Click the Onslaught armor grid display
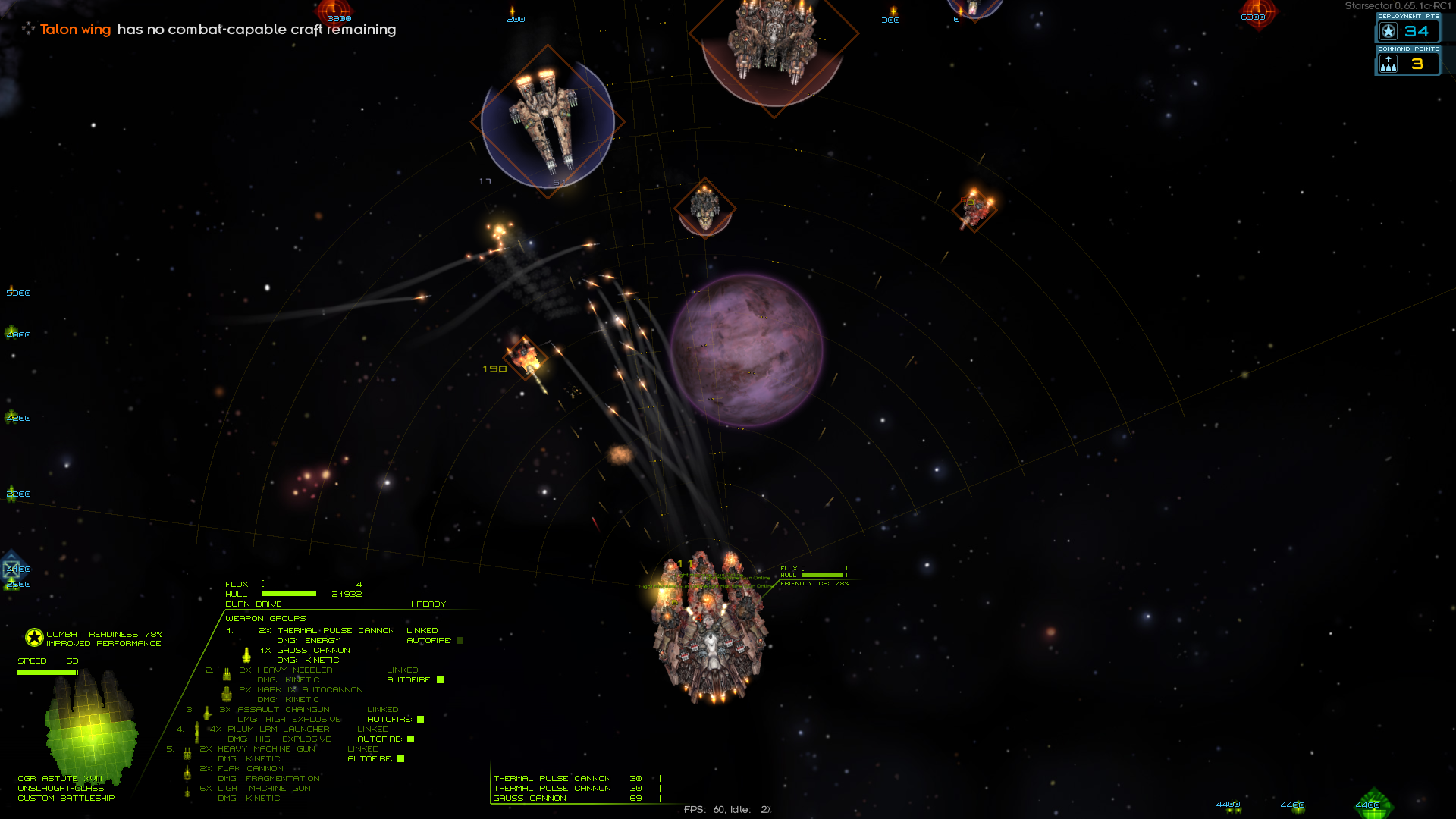The height and width of the screenshot is (819, 1456). click(91, 728)
